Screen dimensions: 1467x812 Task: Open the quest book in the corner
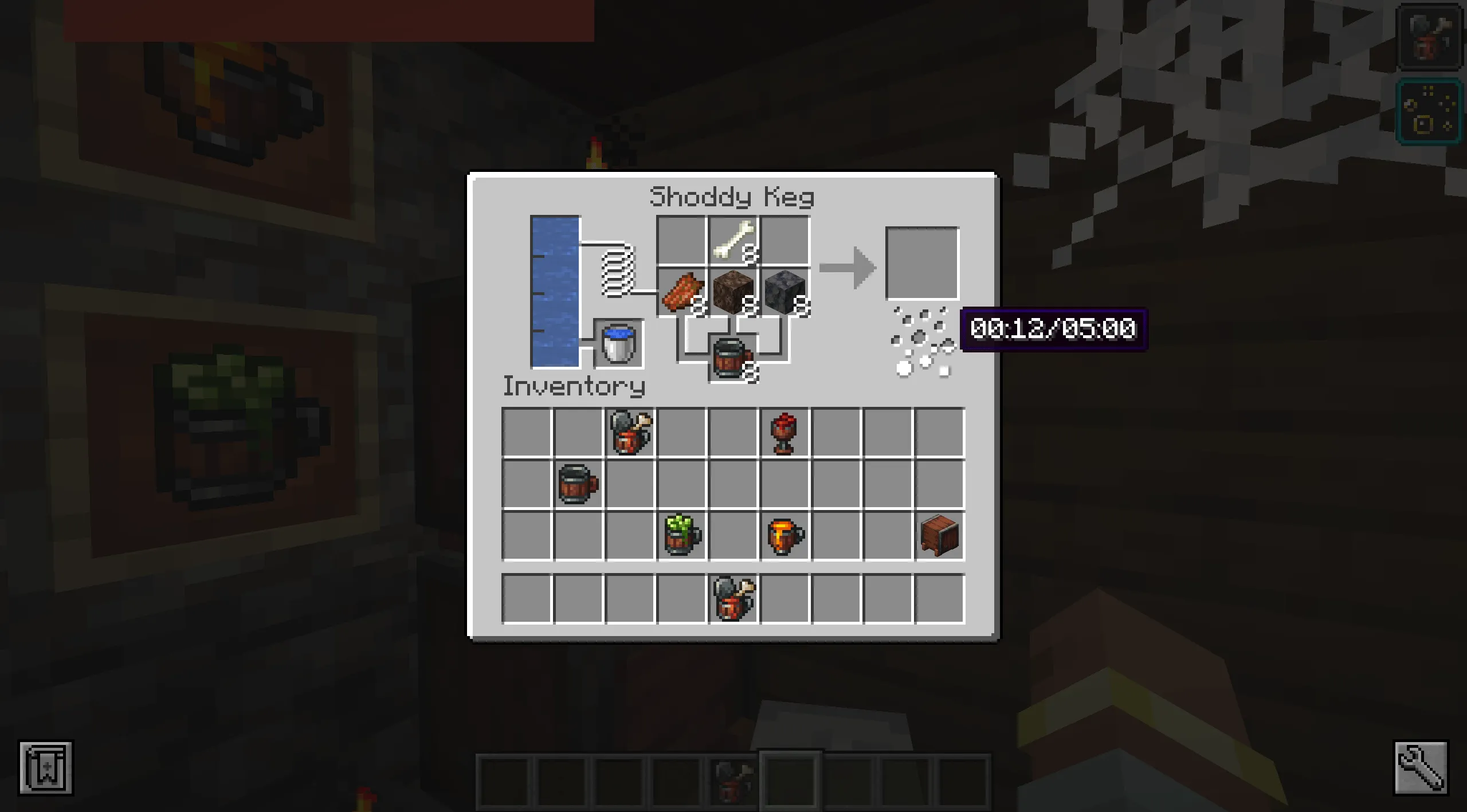[46, 768]
